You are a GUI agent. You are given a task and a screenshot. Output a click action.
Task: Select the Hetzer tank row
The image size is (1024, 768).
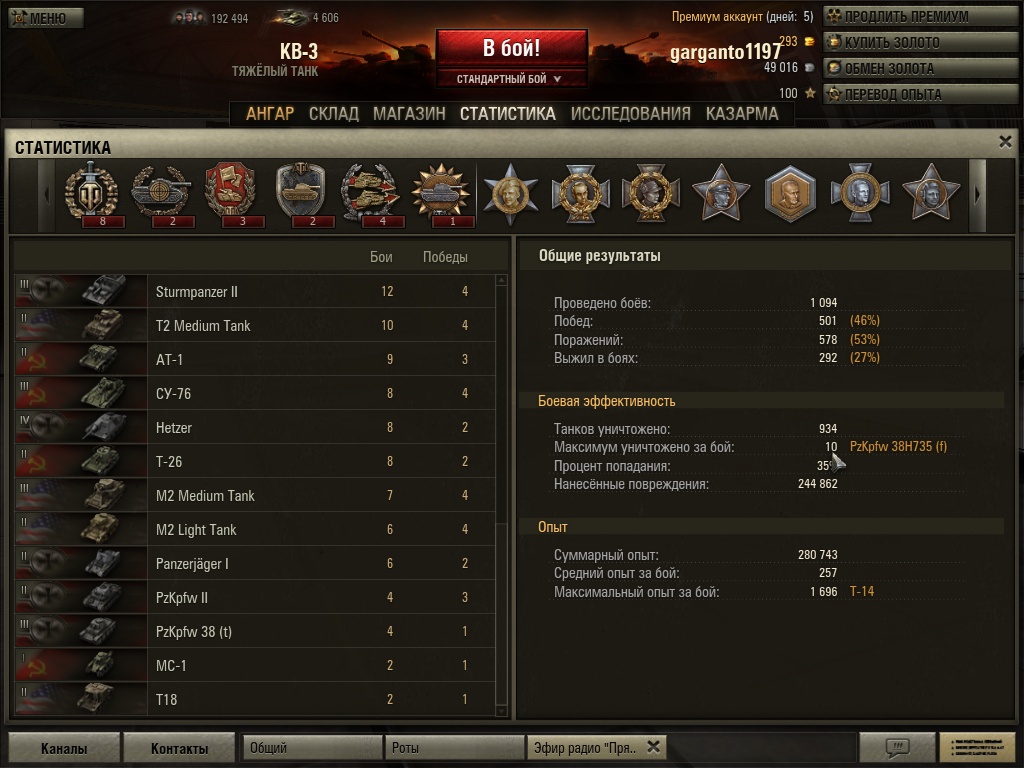tap(255, 428)
